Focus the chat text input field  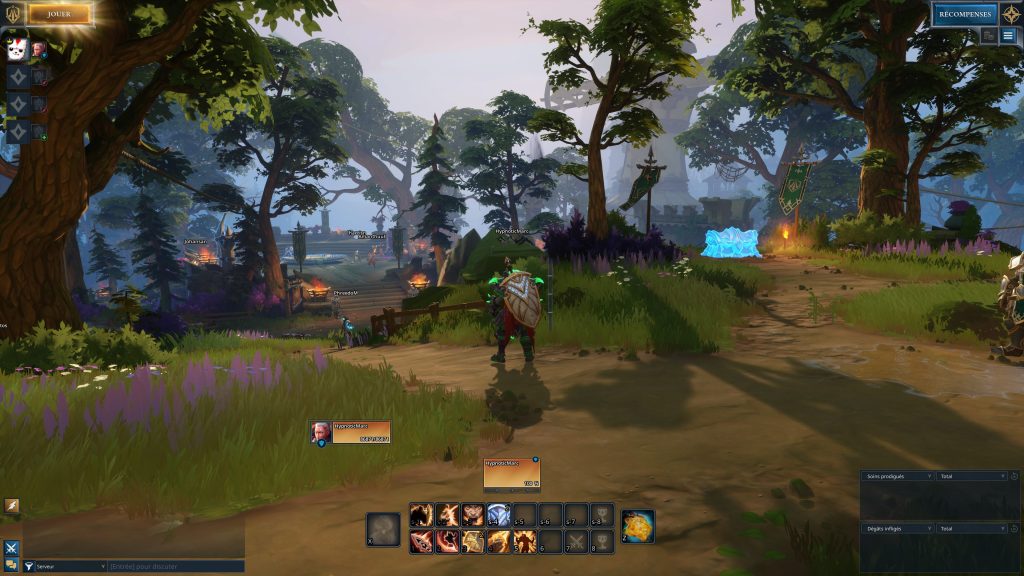(175, 566)
